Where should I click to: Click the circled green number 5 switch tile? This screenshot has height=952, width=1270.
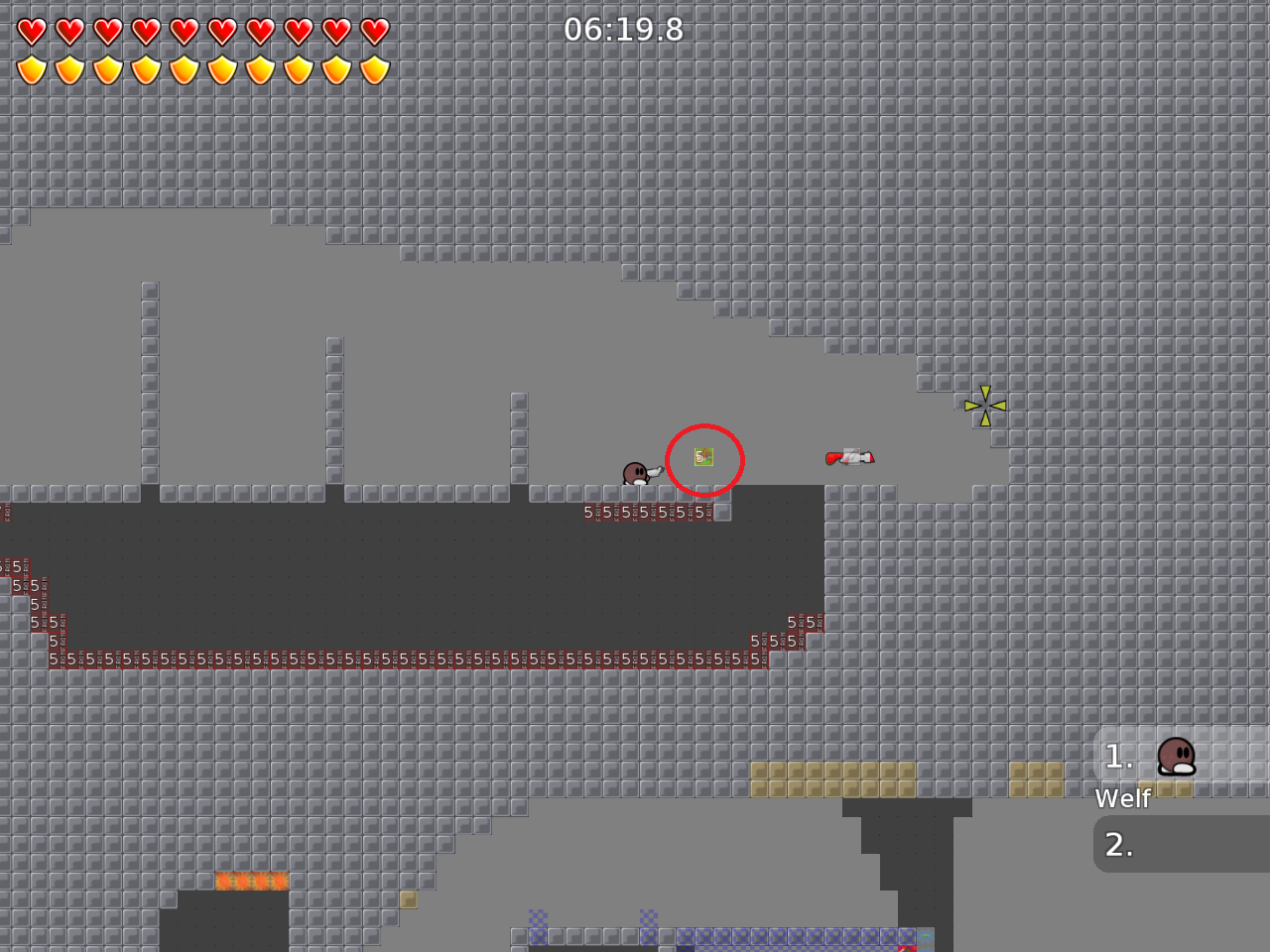coord(702,455)
